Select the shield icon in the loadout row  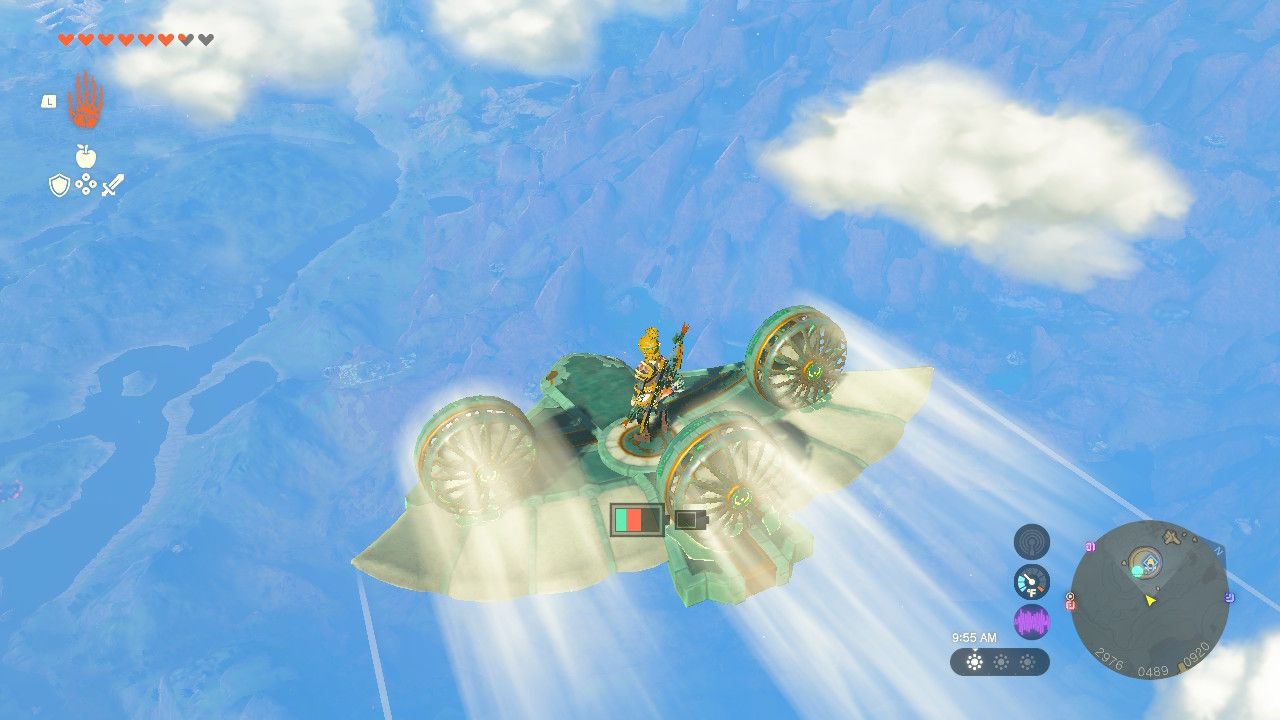point(59,184)
